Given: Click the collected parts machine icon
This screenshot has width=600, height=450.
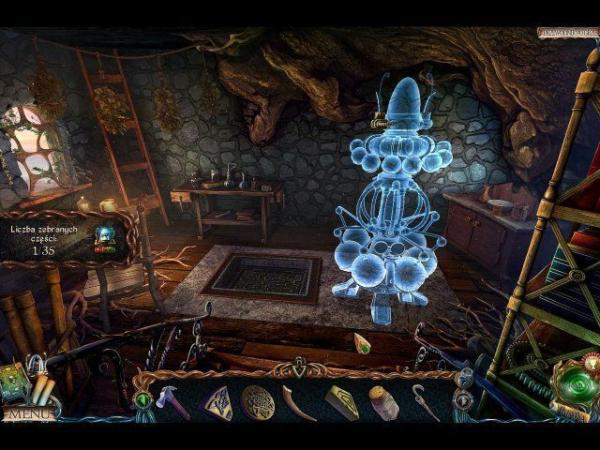Looking at the screenshot, I should (102, 240).
